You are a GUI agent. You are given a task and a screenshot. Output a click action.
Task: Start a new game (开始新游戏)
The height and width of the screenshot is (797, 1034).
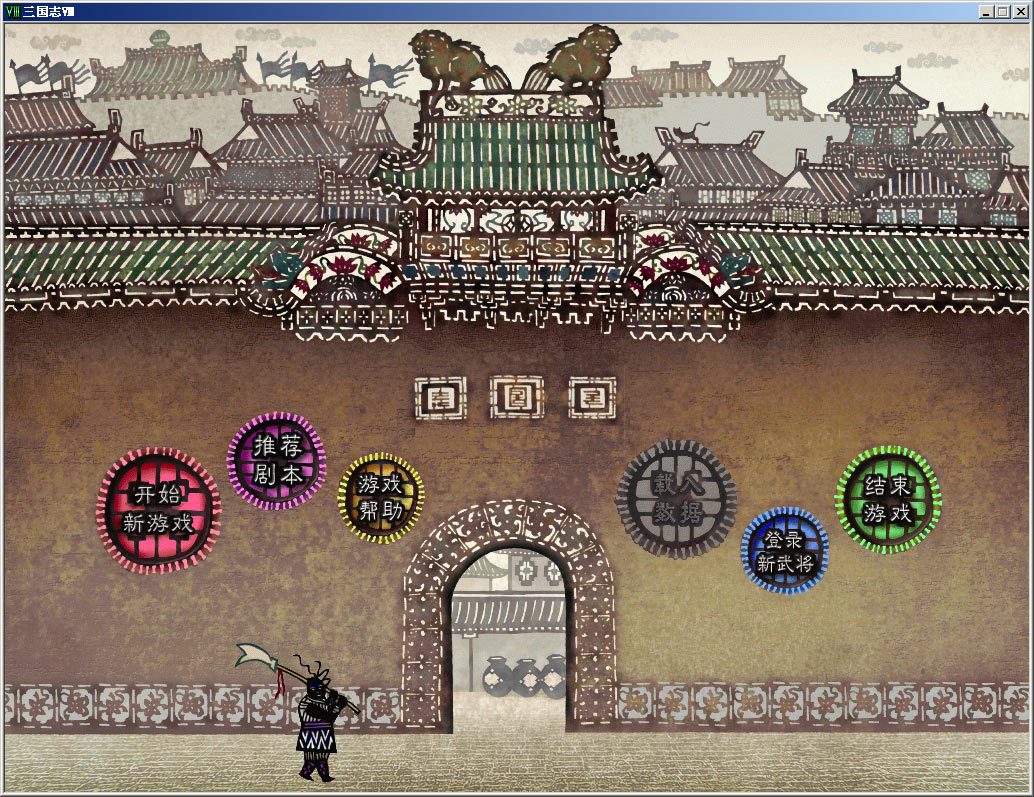(x=159, y=508)
